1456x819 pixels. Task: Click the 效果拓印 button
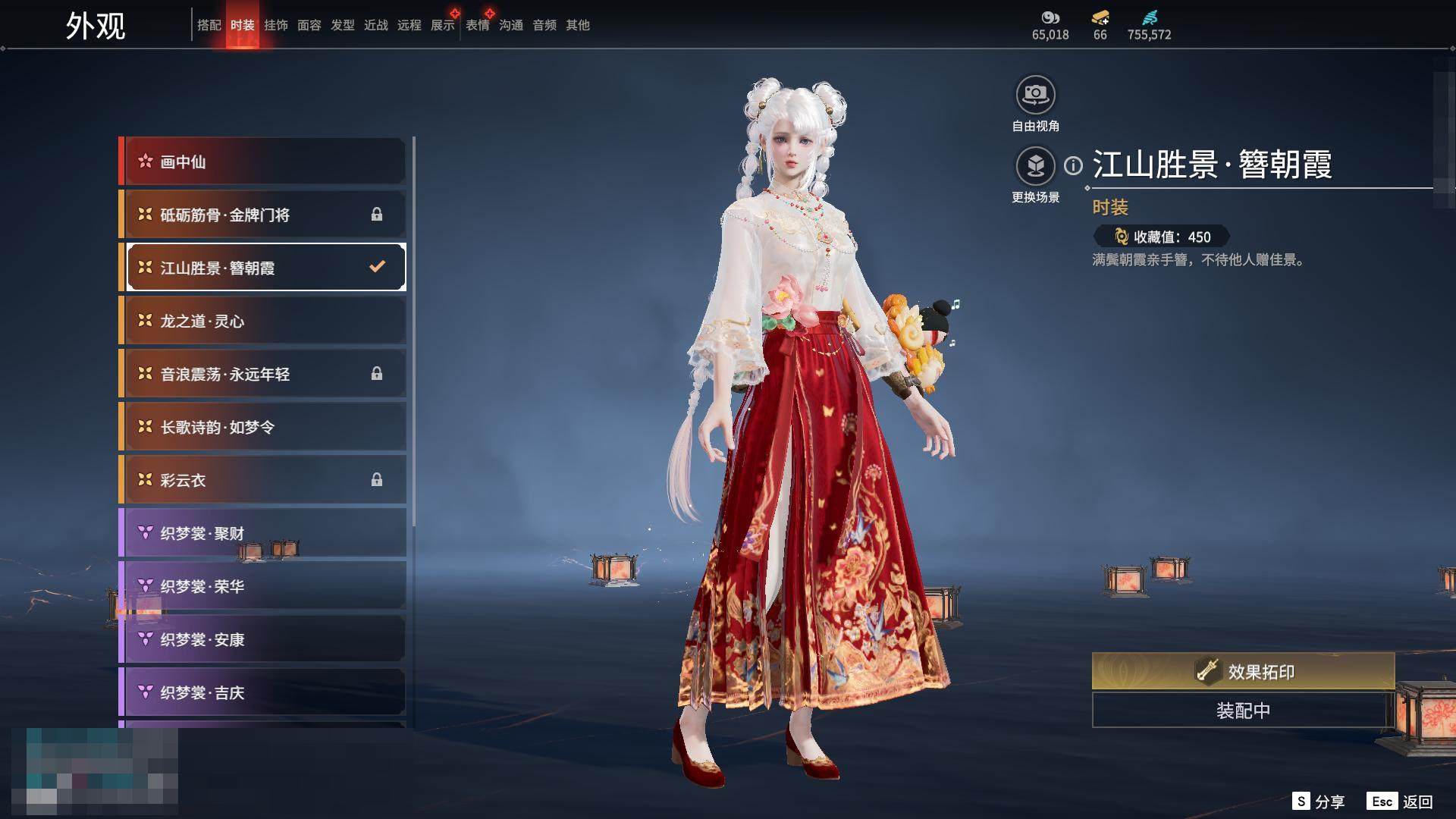(1243, 671)
